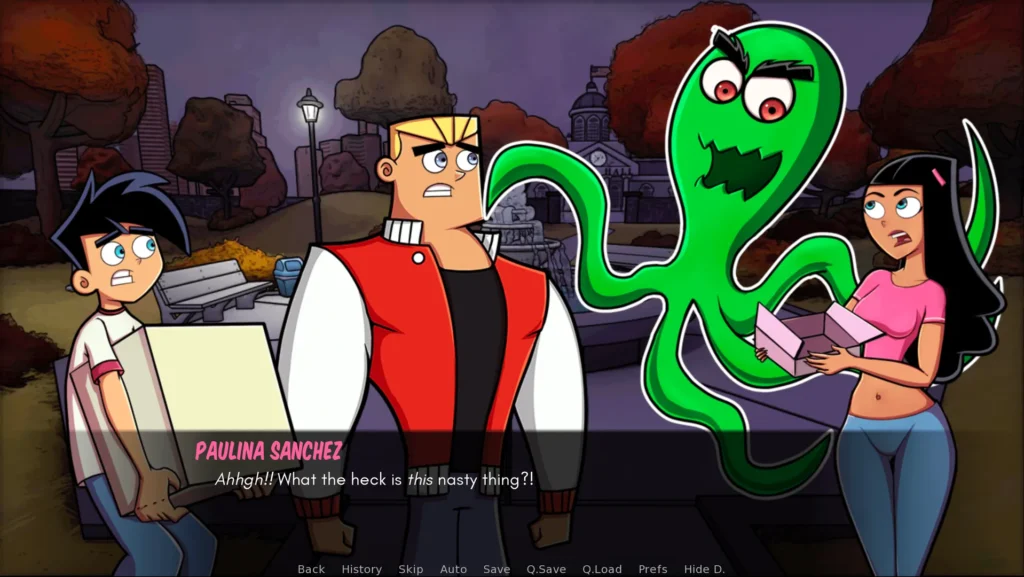Viewport: 1024px width, 577px height.
Task: Open the Save screen
Action: pos(497,569)
